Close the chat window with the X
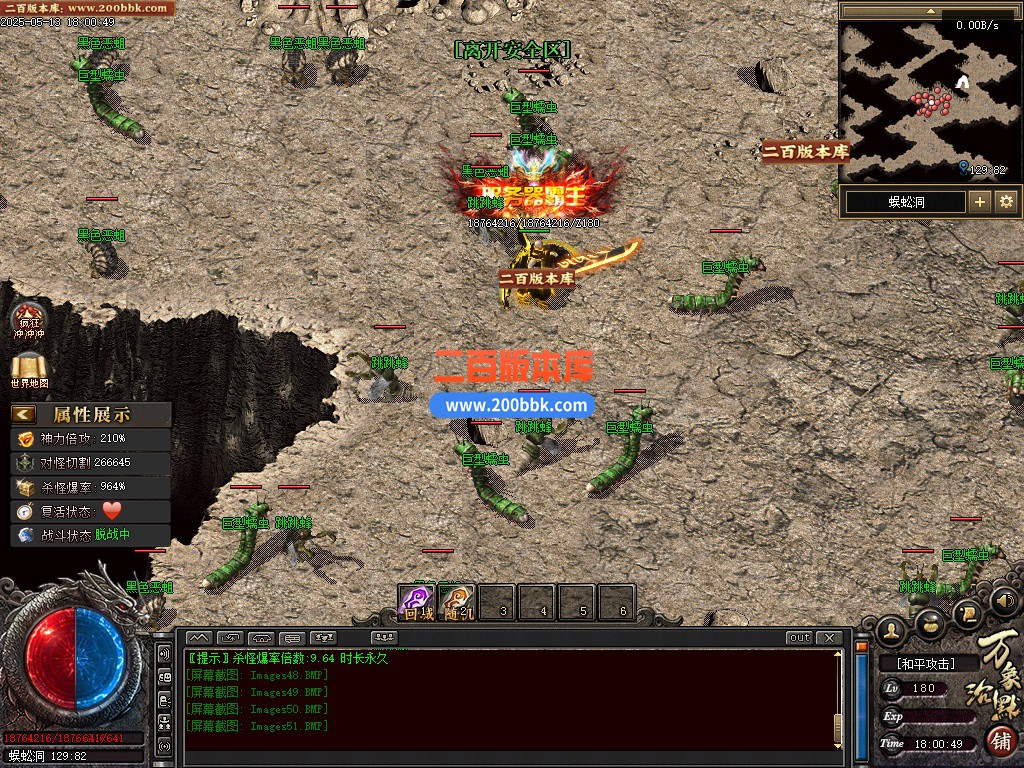 click(x=830, y=638)
